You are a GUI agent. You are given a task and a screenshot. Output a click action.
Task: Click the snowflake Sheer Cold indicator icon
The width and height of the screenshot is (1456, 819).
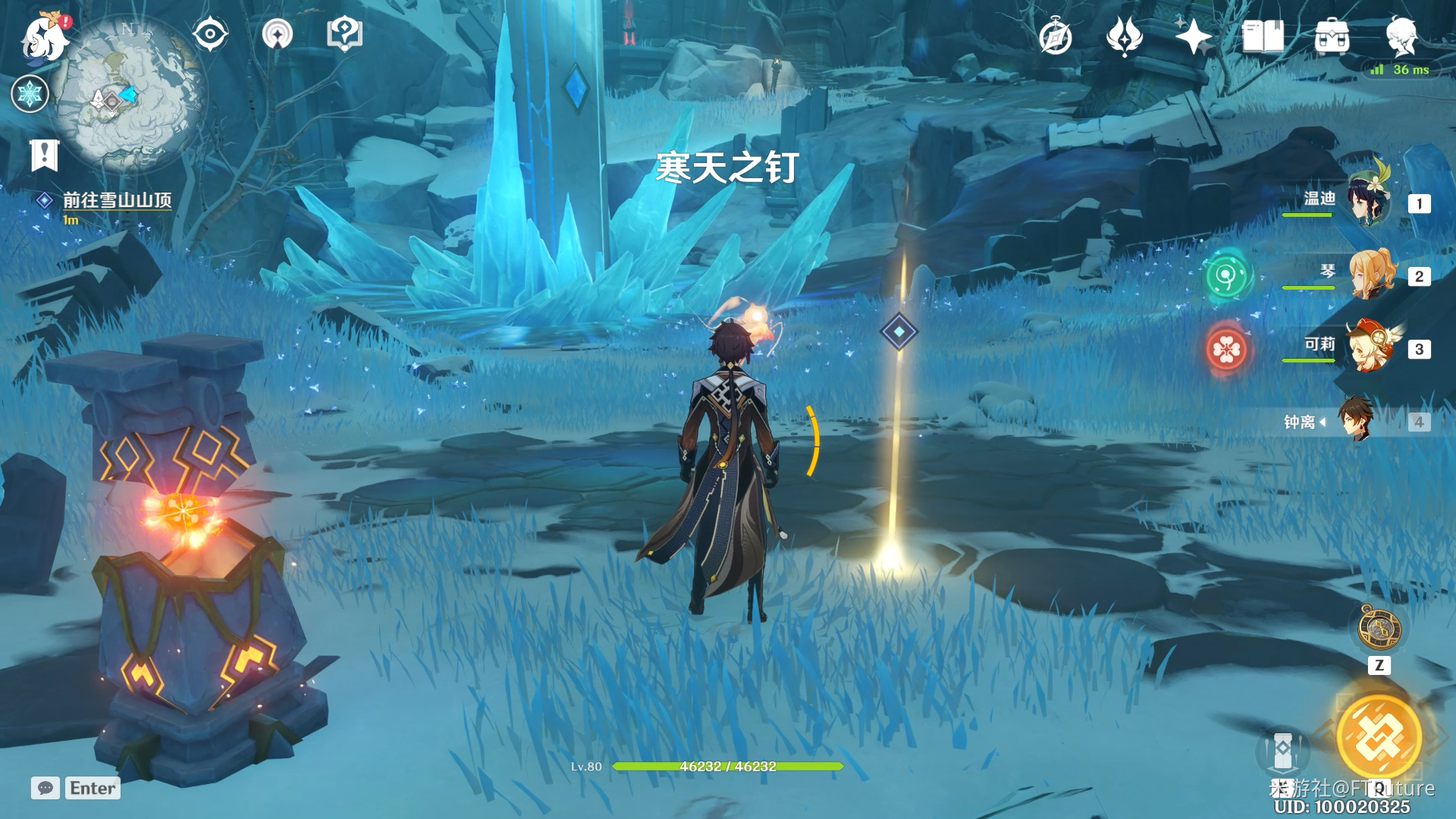point(30,95)
